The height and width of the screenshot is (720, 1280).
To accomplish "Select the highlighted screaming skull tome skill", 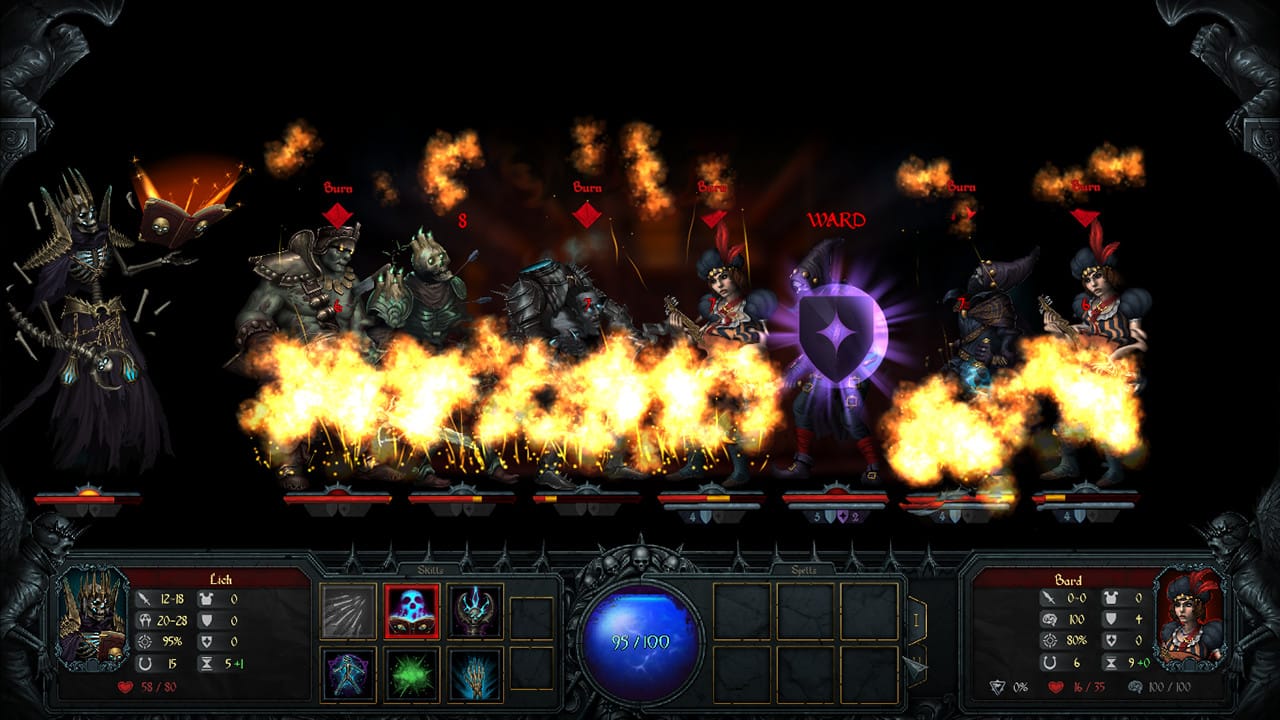I will (411, 610).
